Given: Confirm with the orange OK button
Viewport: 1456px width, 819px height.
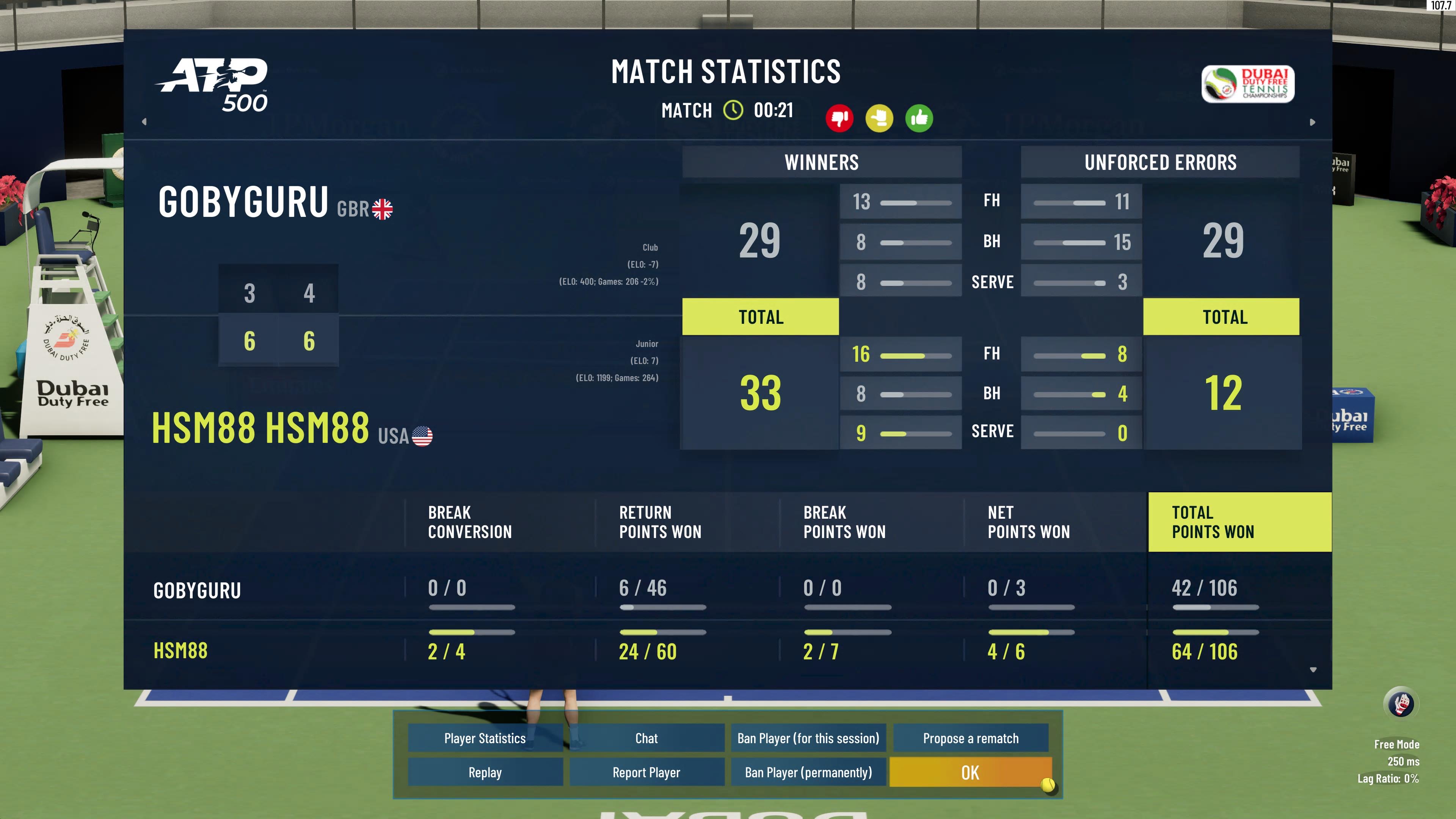Looking at the screenshot, I should [970, 772].
